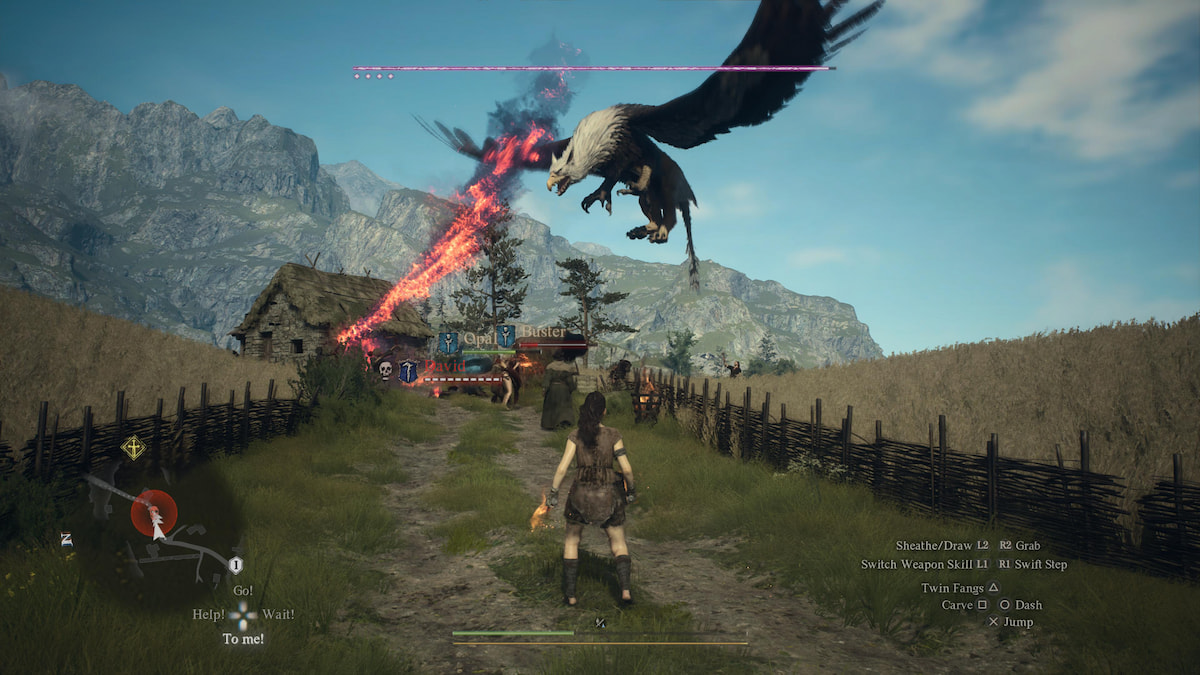The width and height of the screenshot is (1200, 675).
Task: Click the north compass indicator by minimap
Action: 65,539
